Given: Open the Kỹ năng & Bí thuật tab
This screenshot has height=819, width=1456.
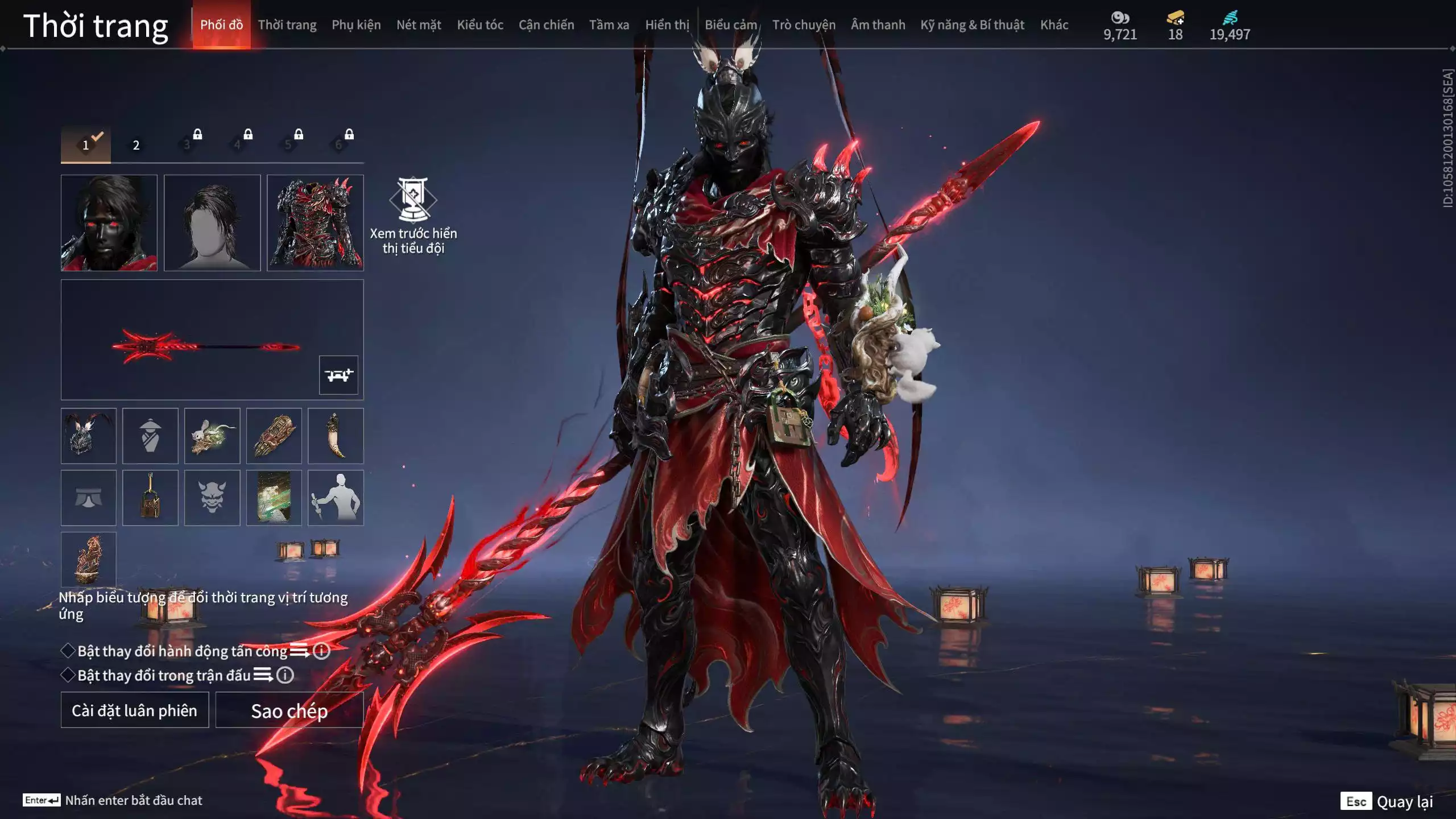Looking at the screenshot, I should tap(972, 25).
